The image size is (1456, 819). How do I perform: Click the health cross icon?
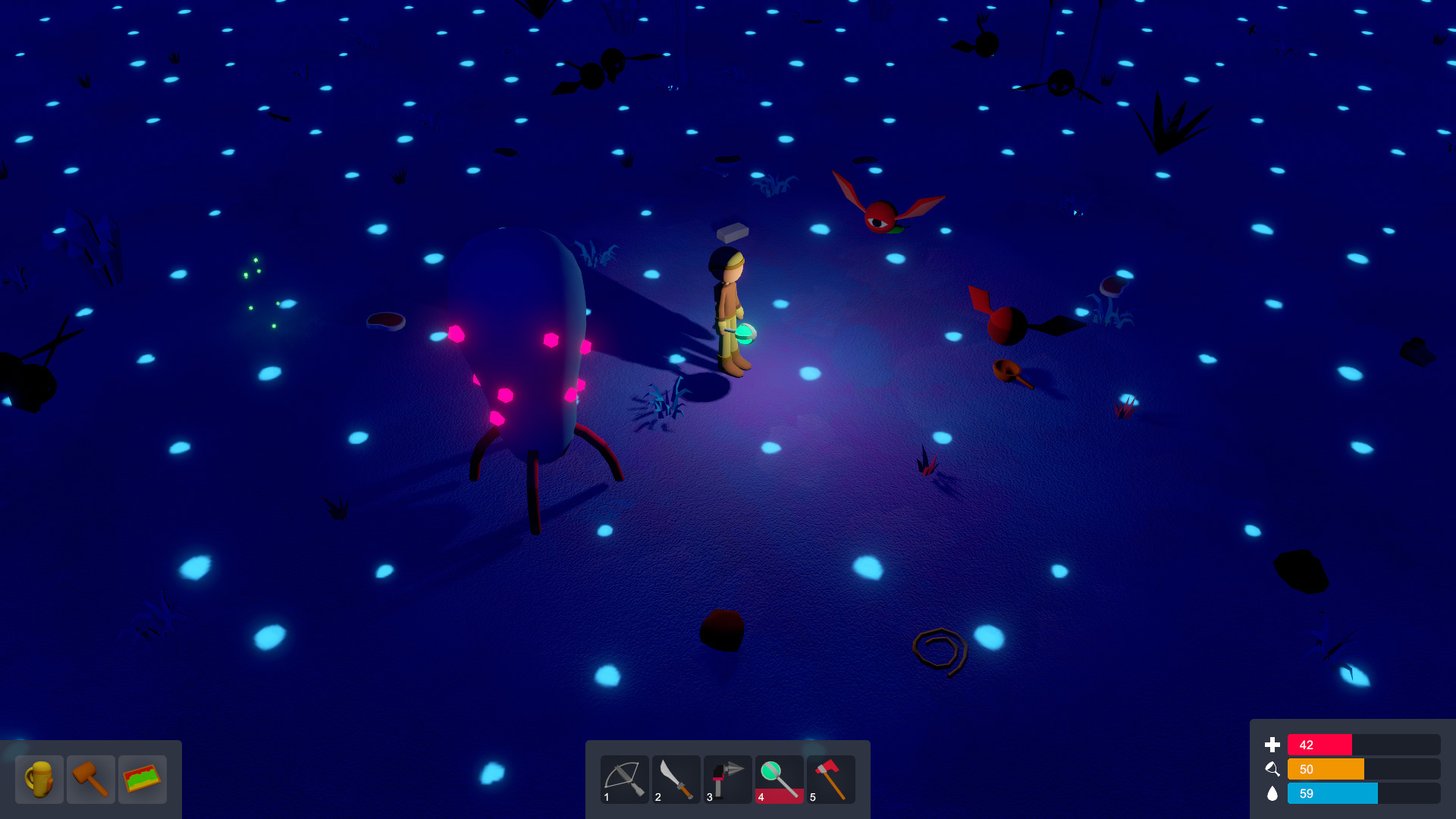coord(1272,745)
